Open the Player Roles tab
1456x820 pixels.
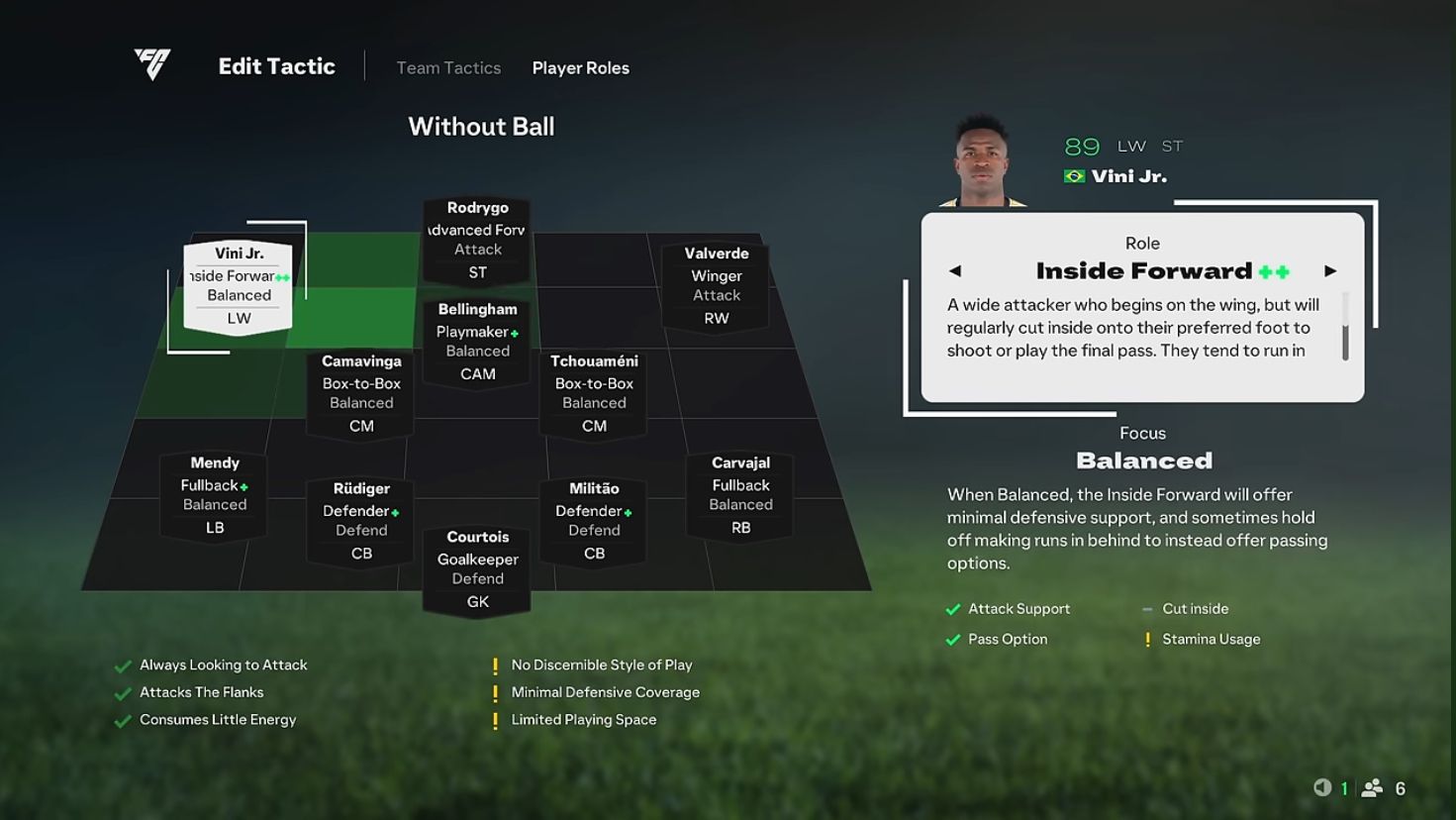click(x=581, y=67)
